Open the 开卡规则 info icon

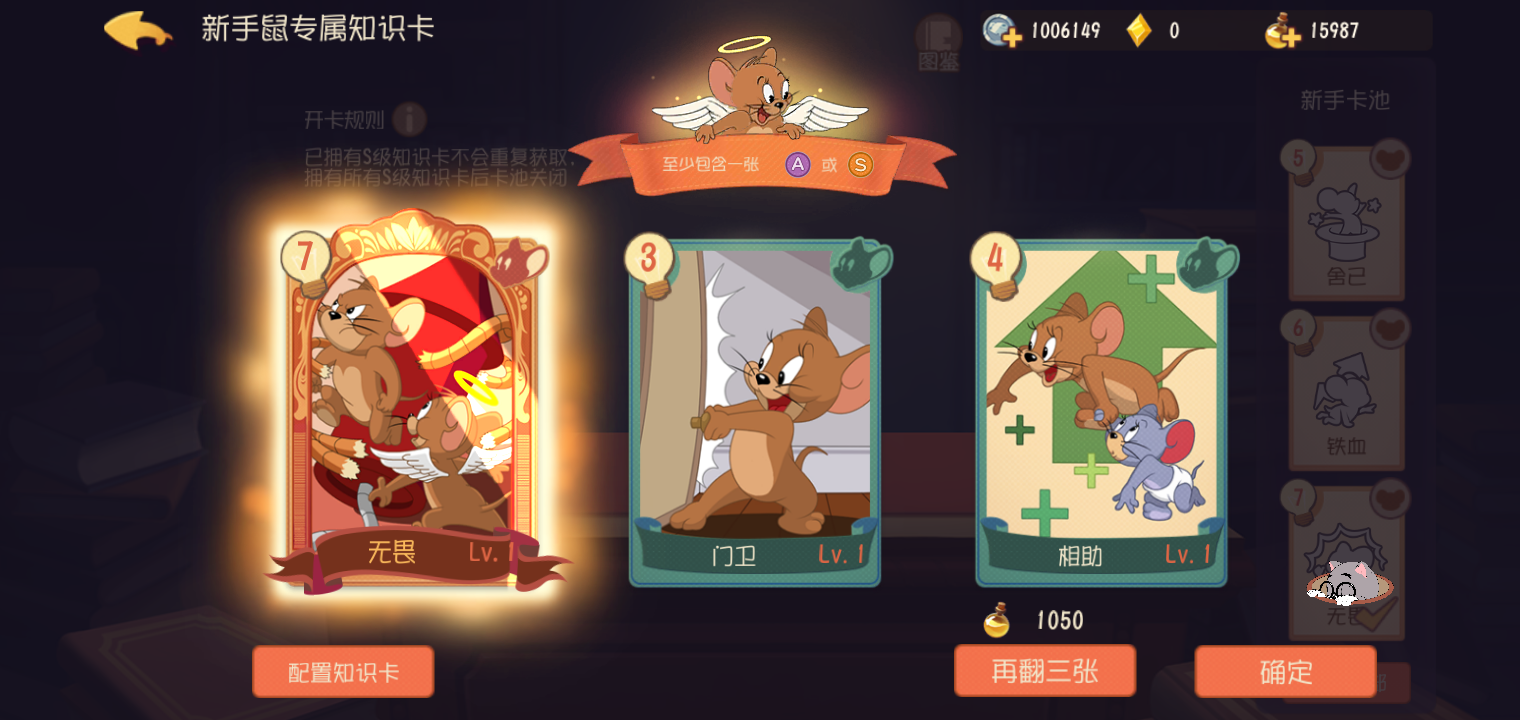[410, 119]
